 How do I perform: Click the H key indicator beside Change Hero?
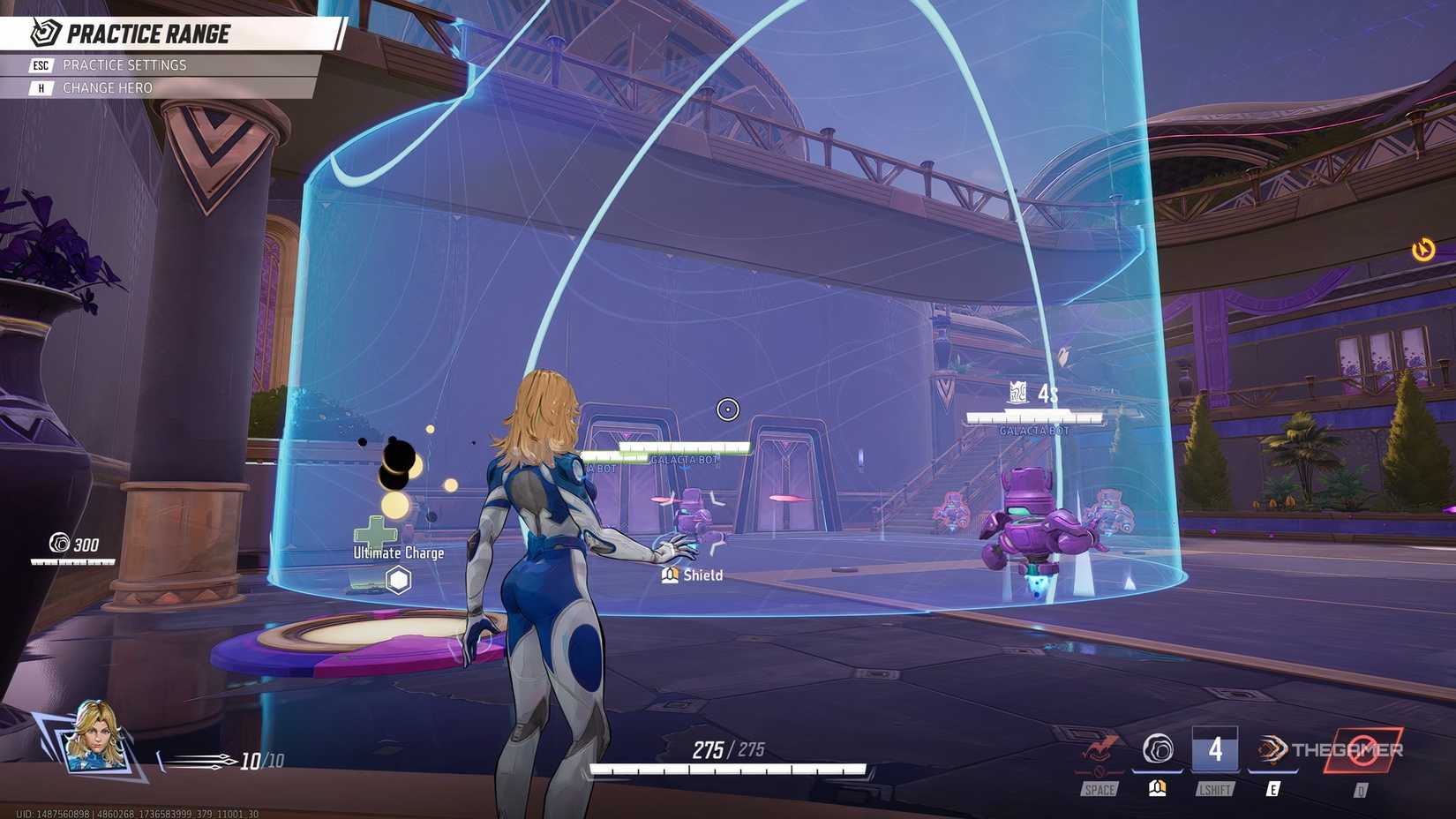pyautogui.click(x=39, y=87)
